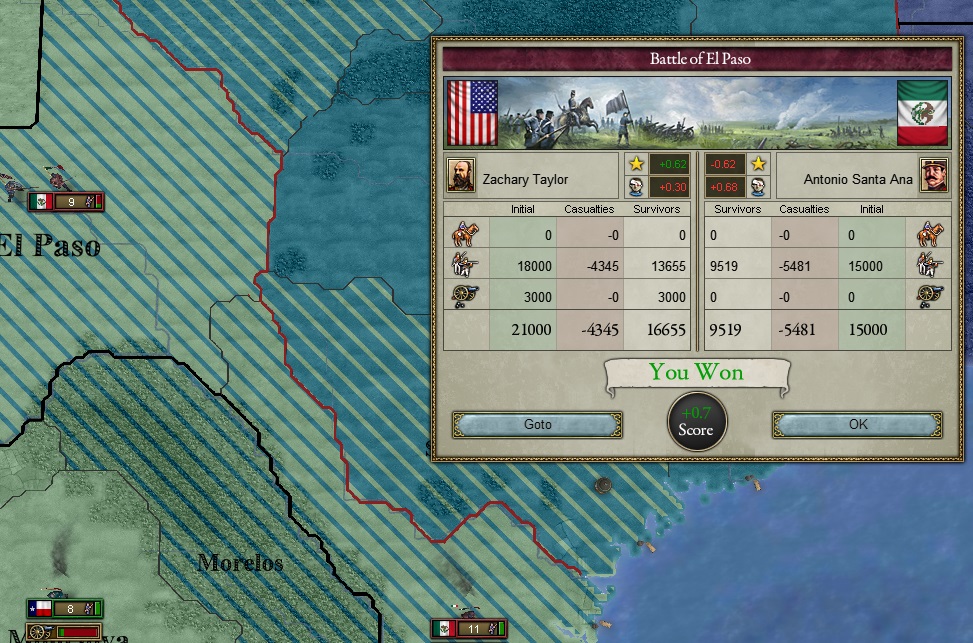
Task: Select the Mexican army counter with 9 units
Action: click(67, 202)
